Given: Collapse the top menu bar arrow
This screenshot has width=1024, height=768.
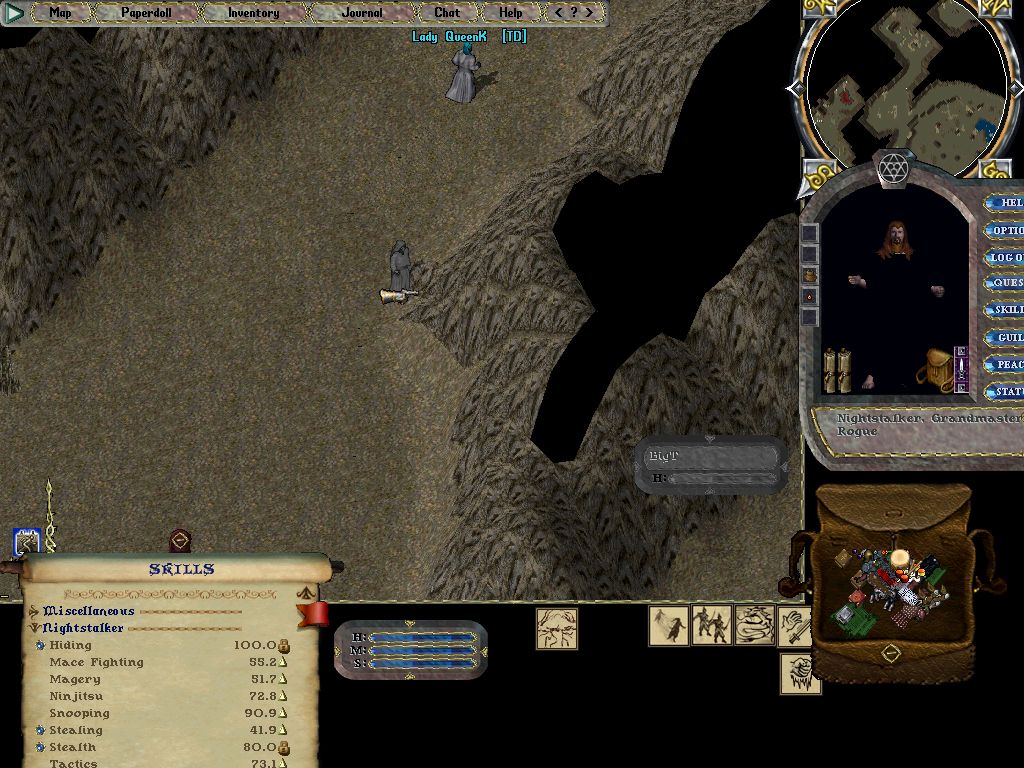Looking at the screenshot, I should tap(14, 13).
